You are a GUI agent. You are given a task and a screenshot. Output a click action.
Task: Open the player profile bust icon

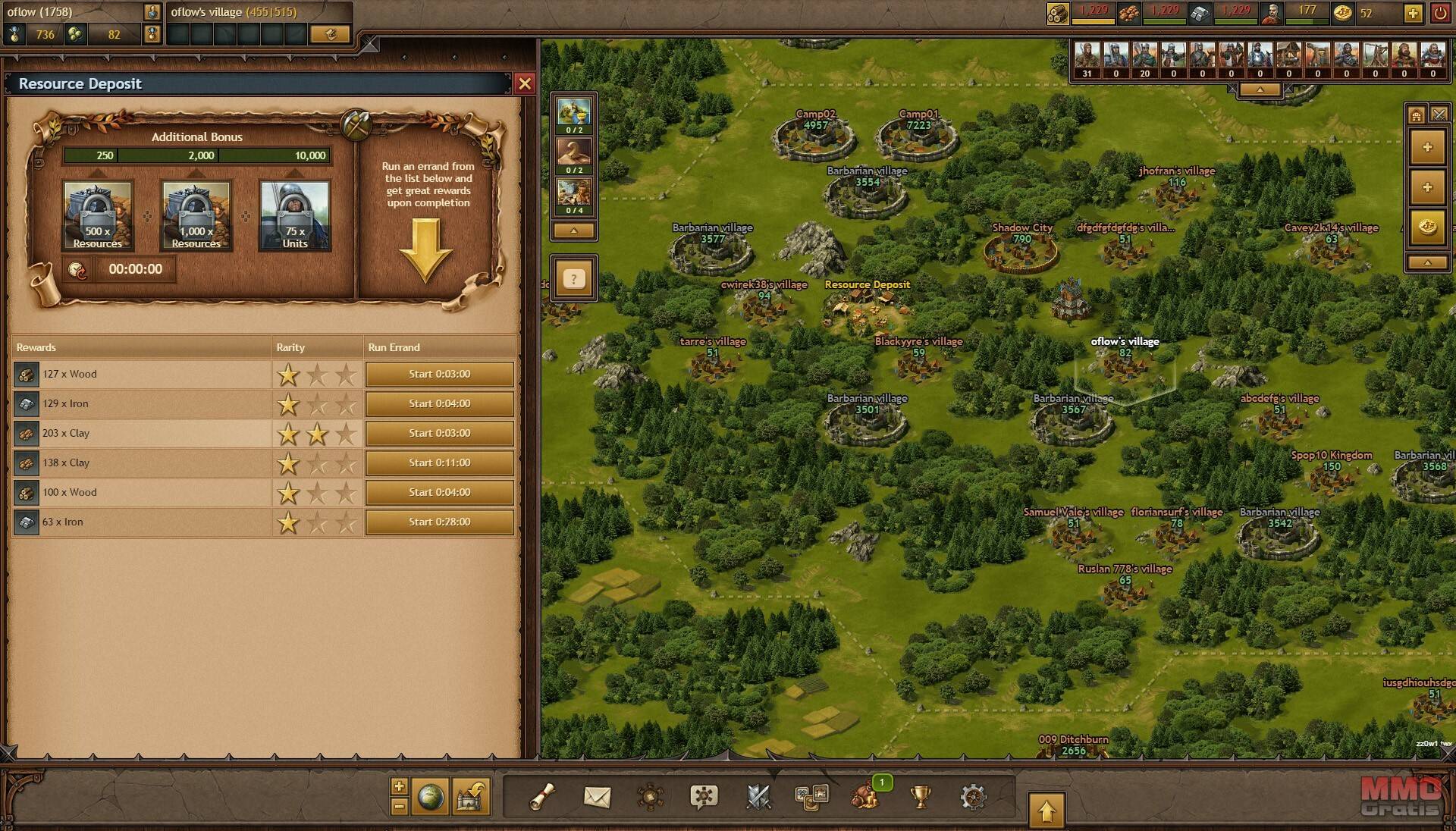(152, 12)
